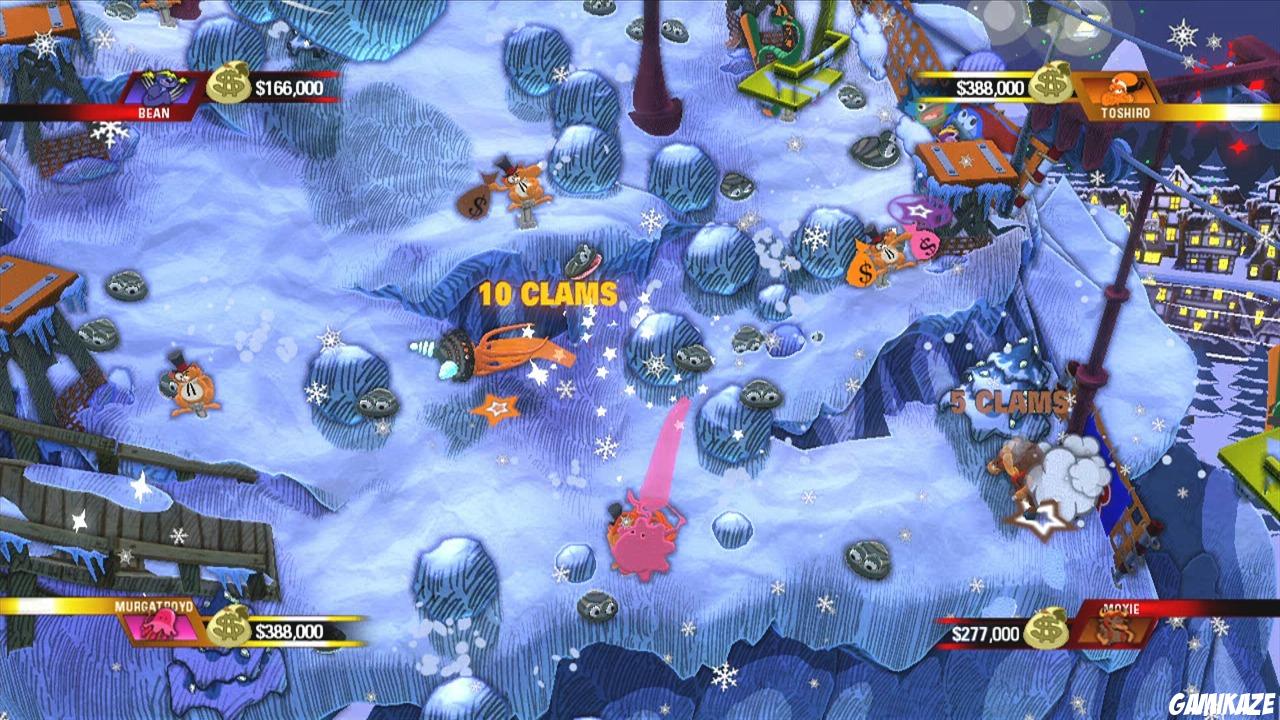This screenshot has width=1280, height=720.
Task: Choose Murgatroyd's pink octopus portrait
Action: pos(158,626)
